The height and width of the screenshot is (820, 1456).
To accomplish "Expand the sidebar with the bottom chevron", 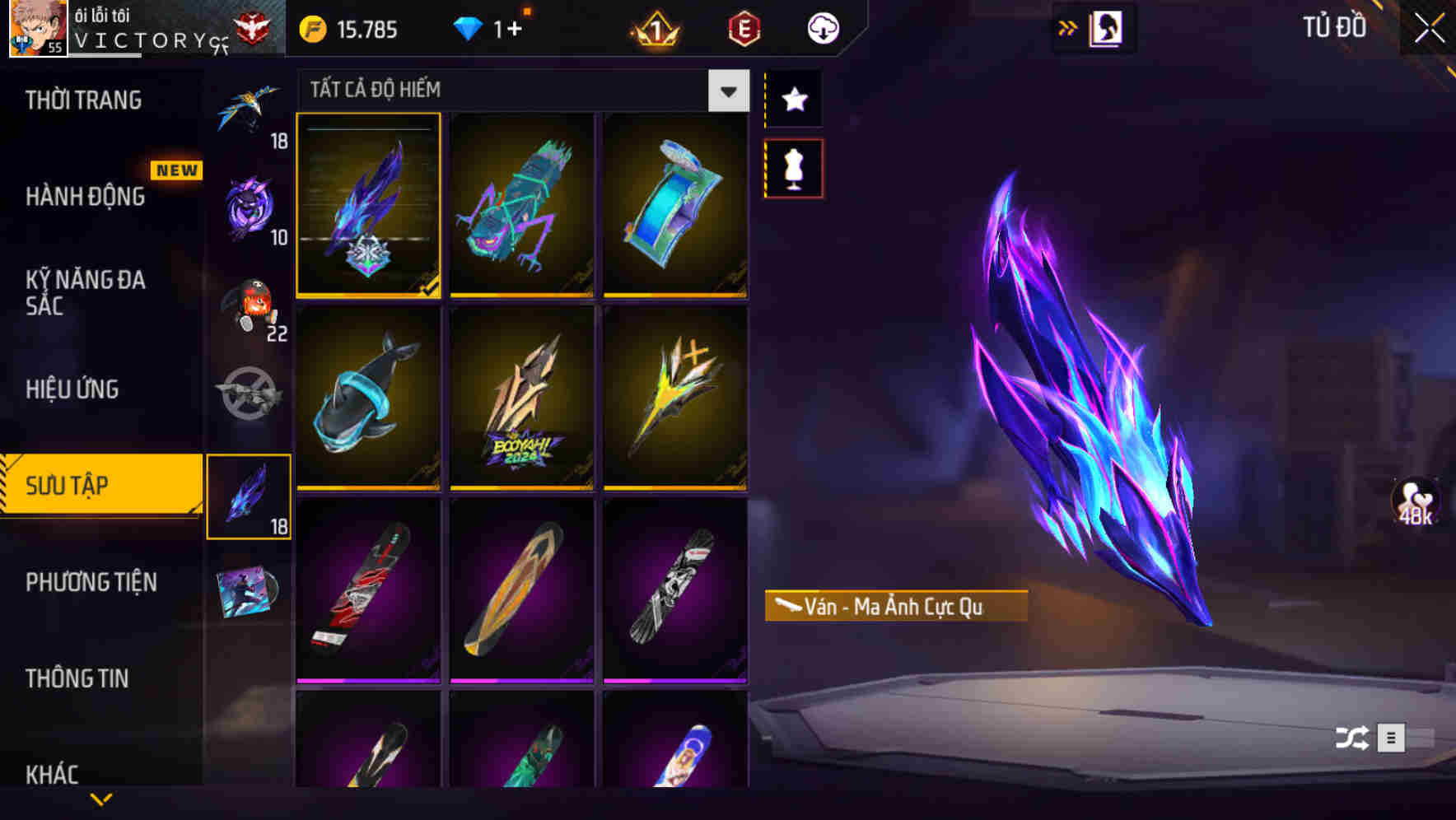I will click(100, 799).
